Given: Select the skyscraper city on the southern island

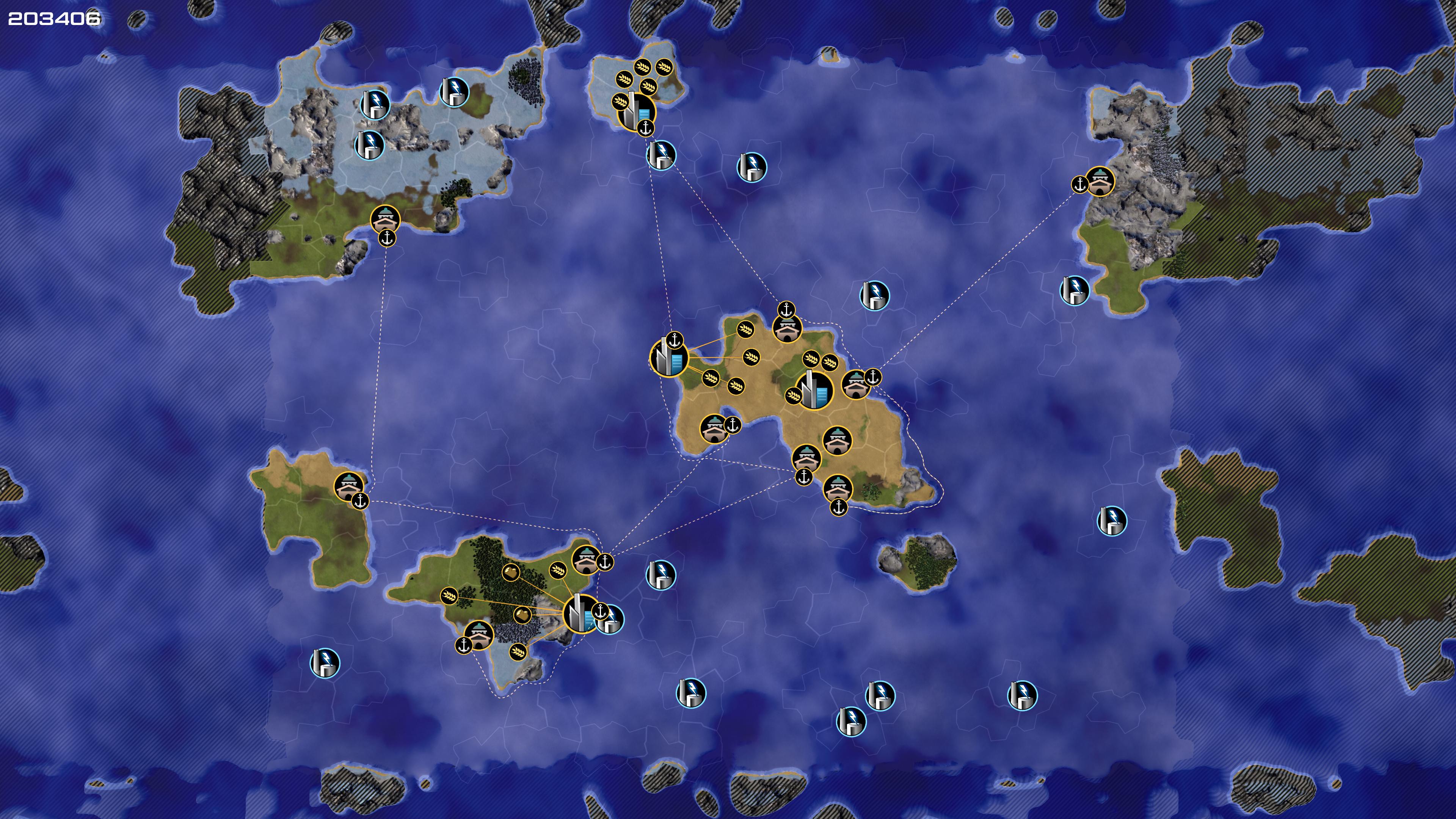Looking at the screenshot, I should (x=579, y=613).
